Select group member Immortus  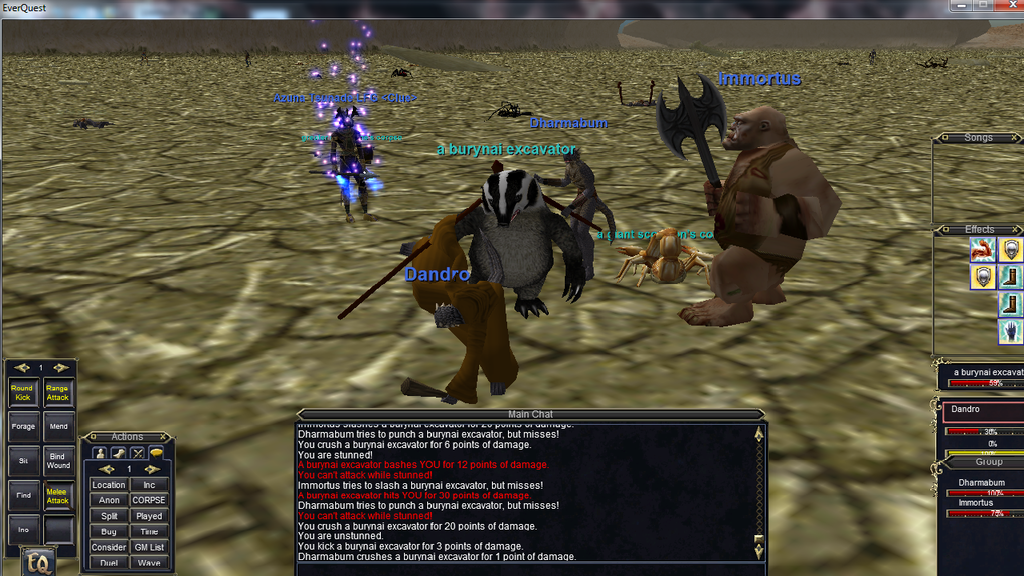[x=976, y=503]
